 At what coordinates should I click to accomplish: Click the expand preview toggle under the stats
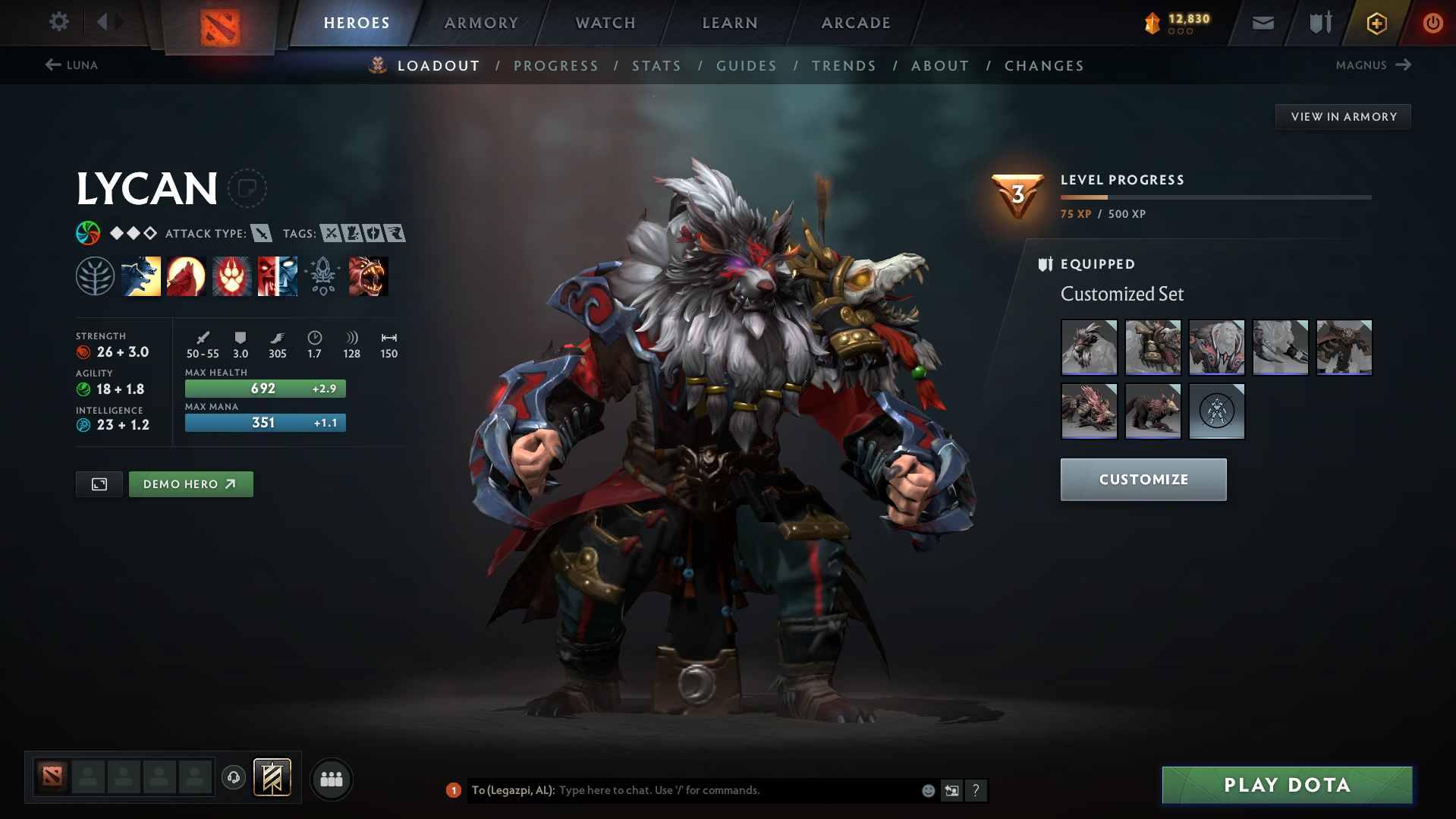pyautogui.click(x=99, y=484)
